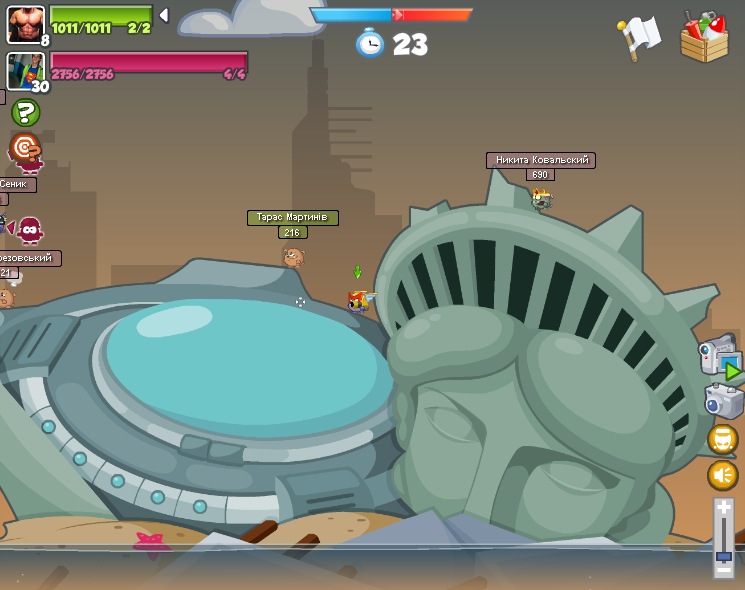Click the maroon blob character indicator

tap(30, 231)
